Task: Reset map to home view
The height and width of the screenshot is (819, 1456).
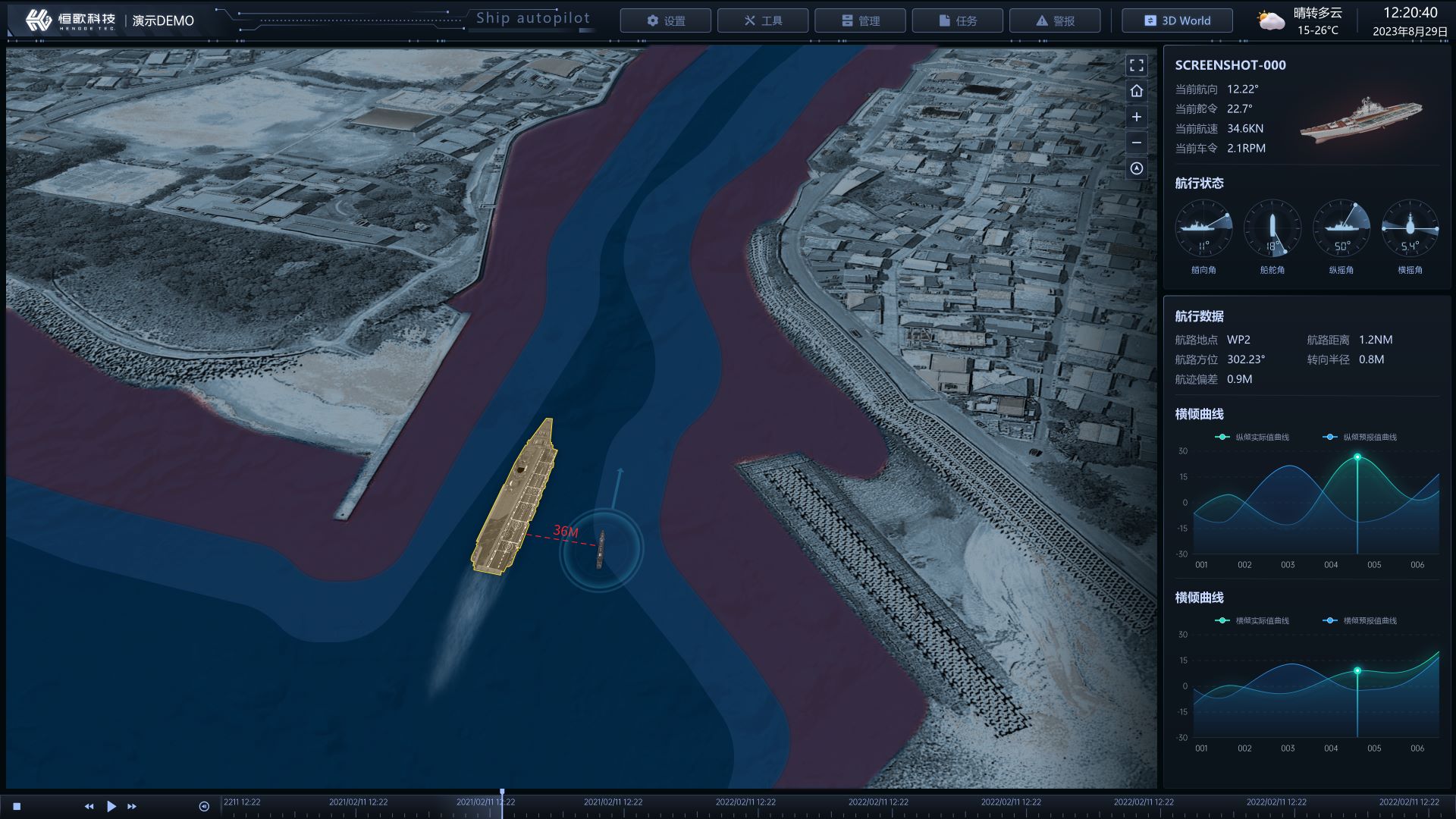Action: tap(1136, 91)
